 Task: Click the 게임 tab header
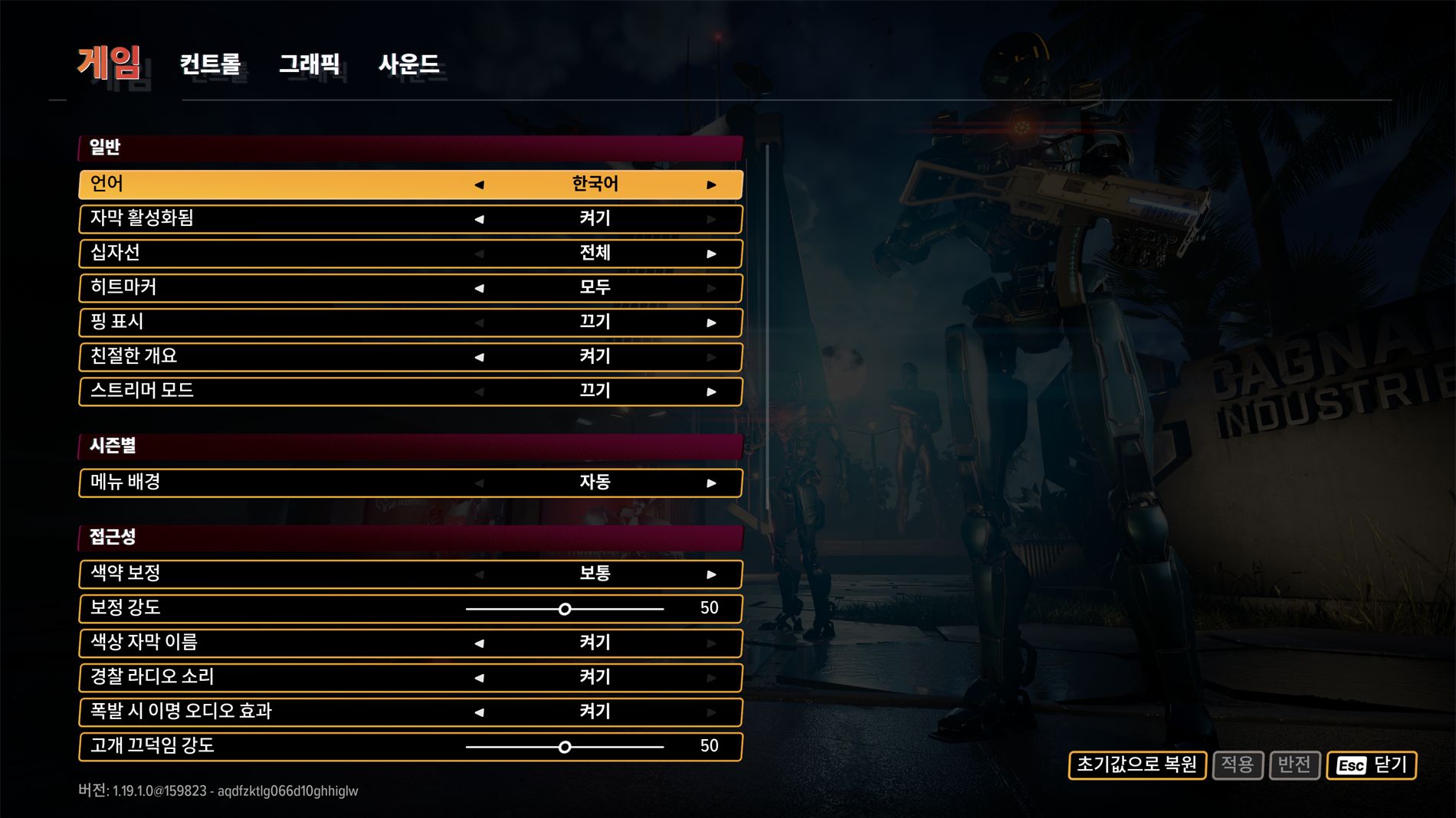tap(109, 63)
